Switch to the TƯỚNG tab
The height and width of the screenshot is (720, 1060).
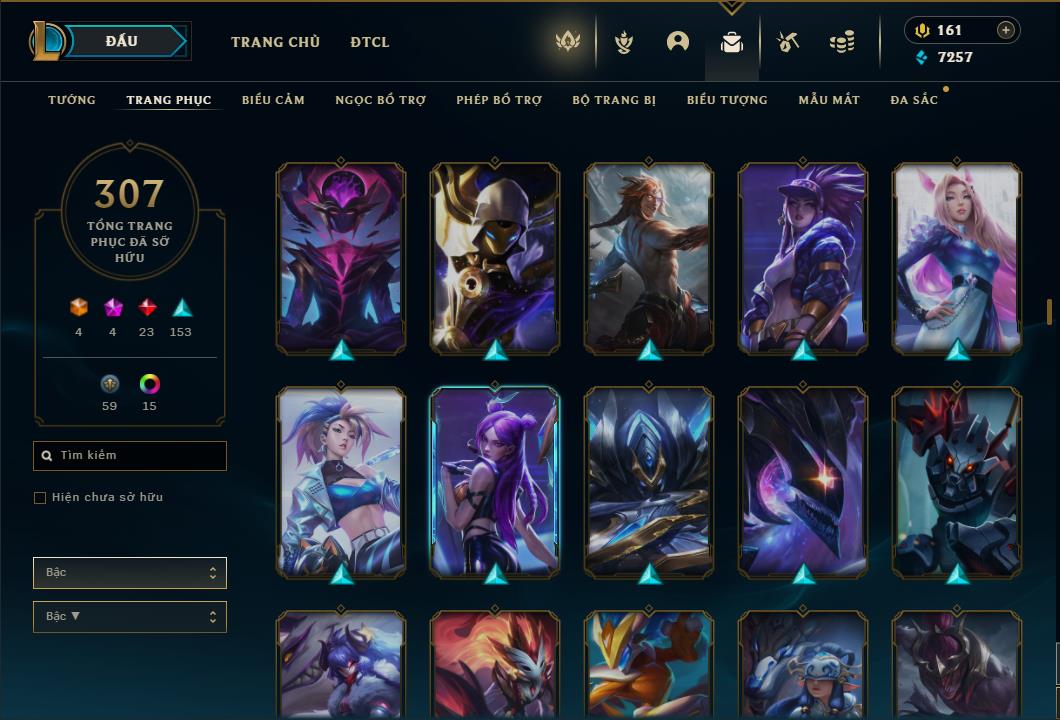[72, 100]
